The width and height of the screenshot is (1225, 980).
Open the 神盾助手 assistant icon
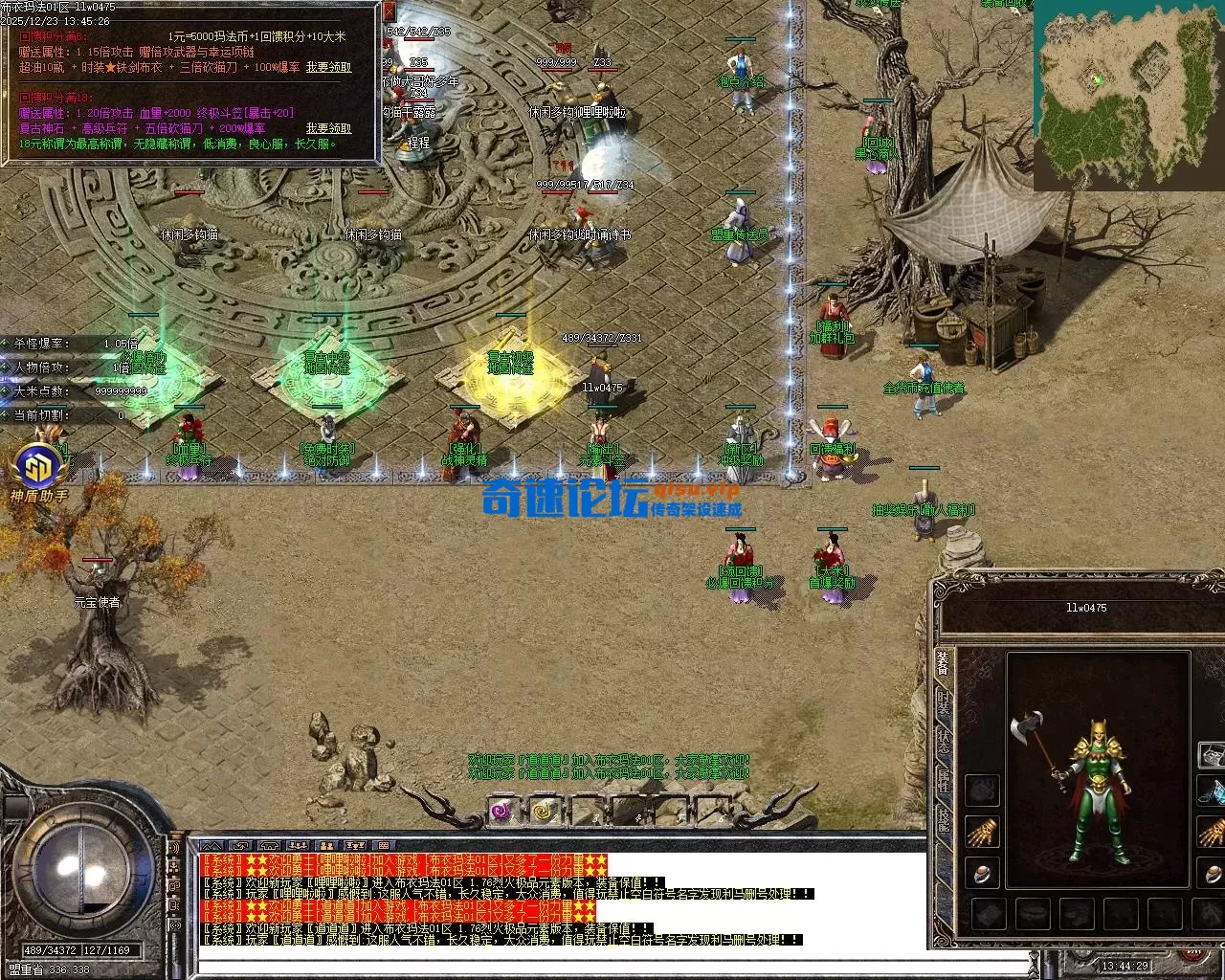(x=39, y=467)
